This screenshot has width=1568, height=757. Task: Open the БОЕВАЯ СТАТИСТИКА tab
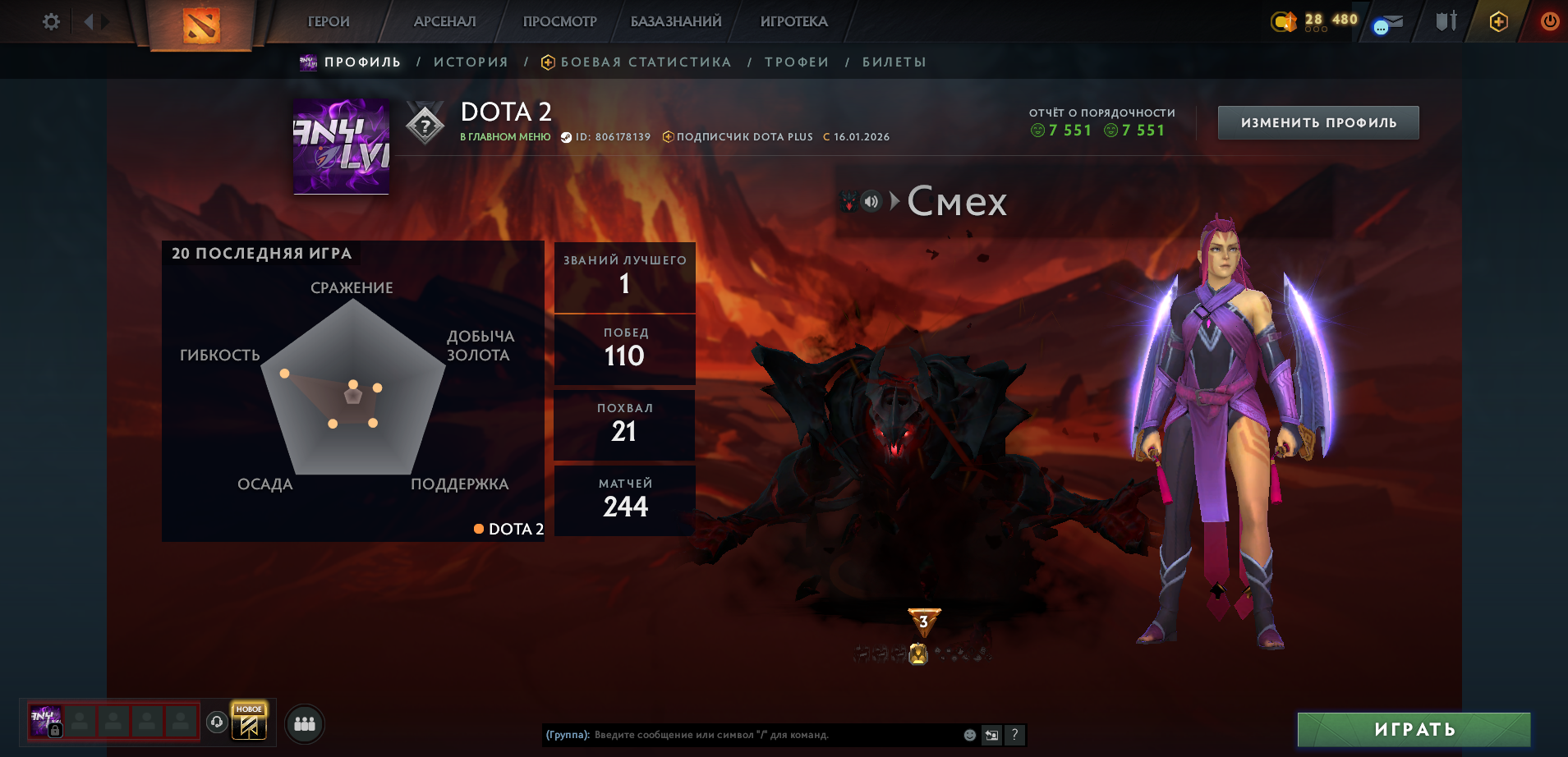646,61
